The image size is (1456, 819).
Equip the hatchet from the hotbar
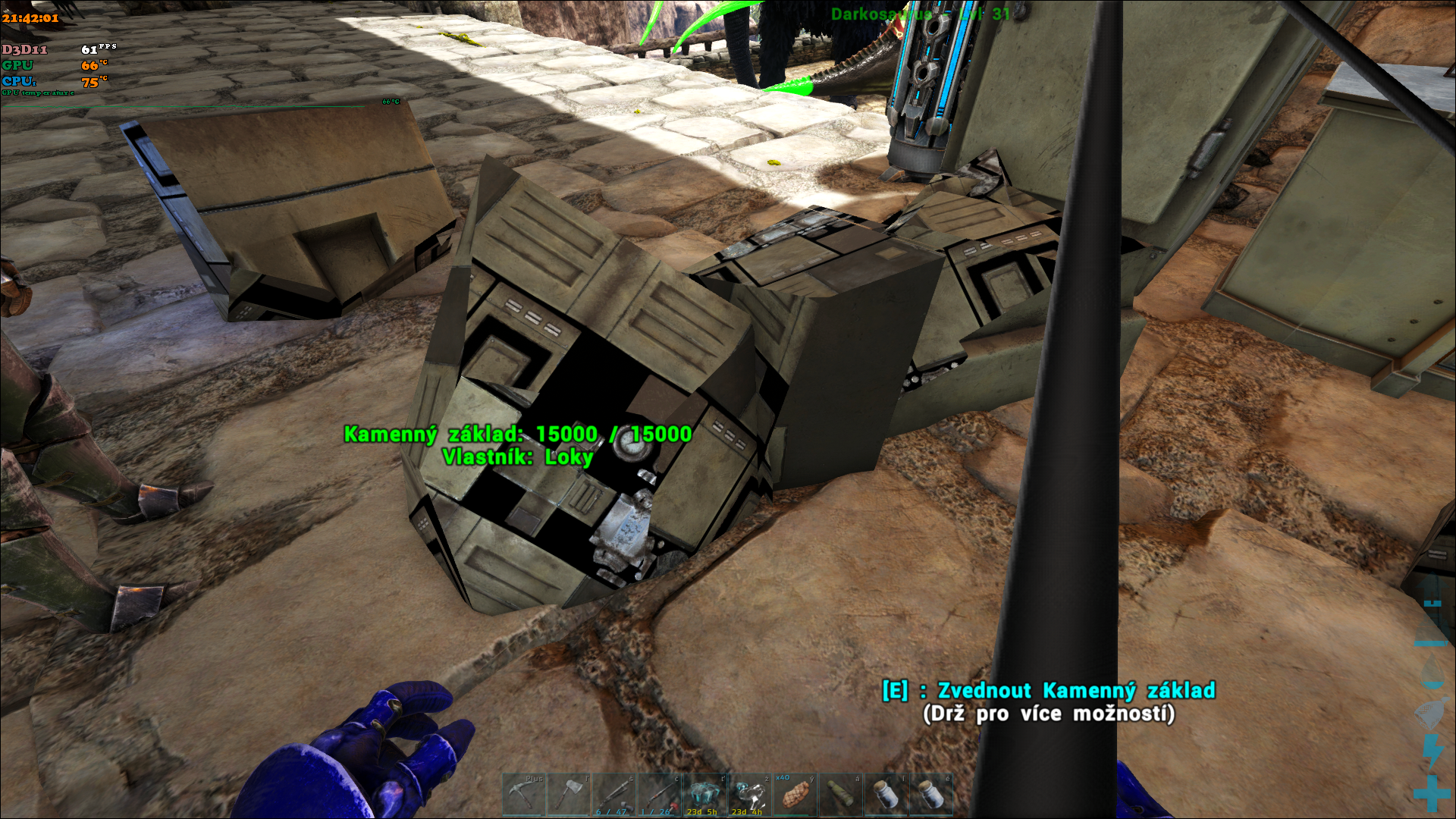pyautogui.click(x=569, y=794)
